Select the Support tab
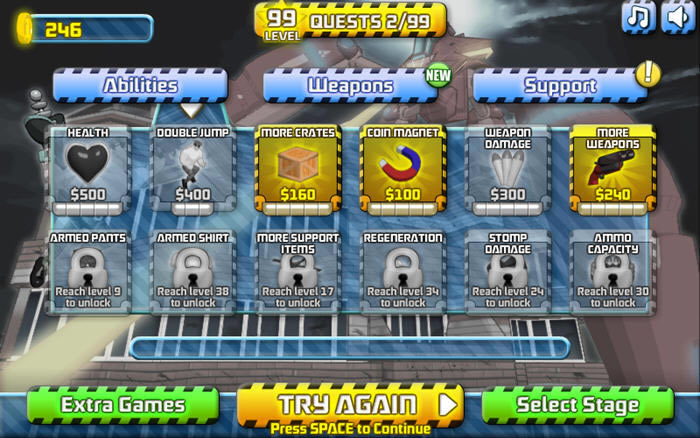 point(560,86)
